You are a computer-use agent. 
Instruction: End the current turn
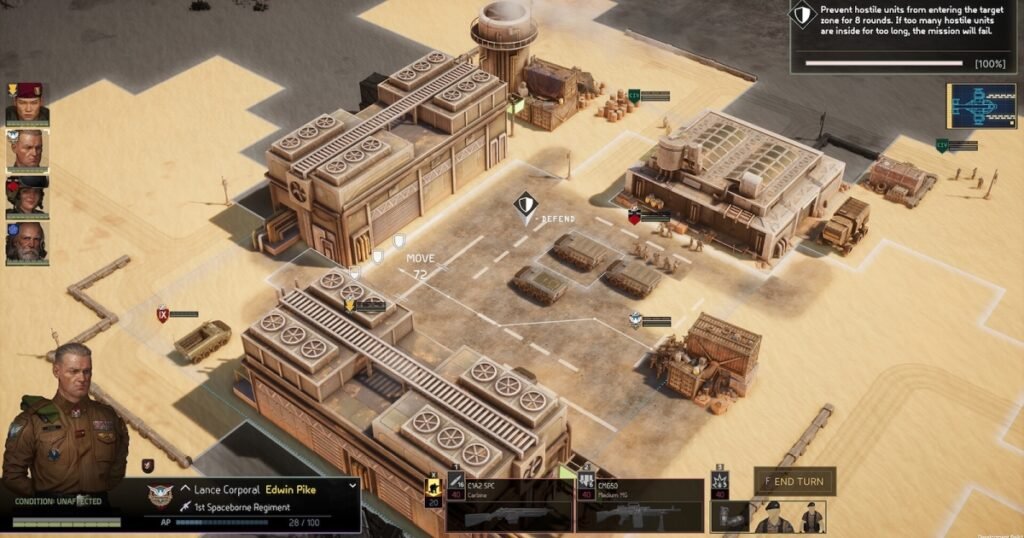click(796, 481)
